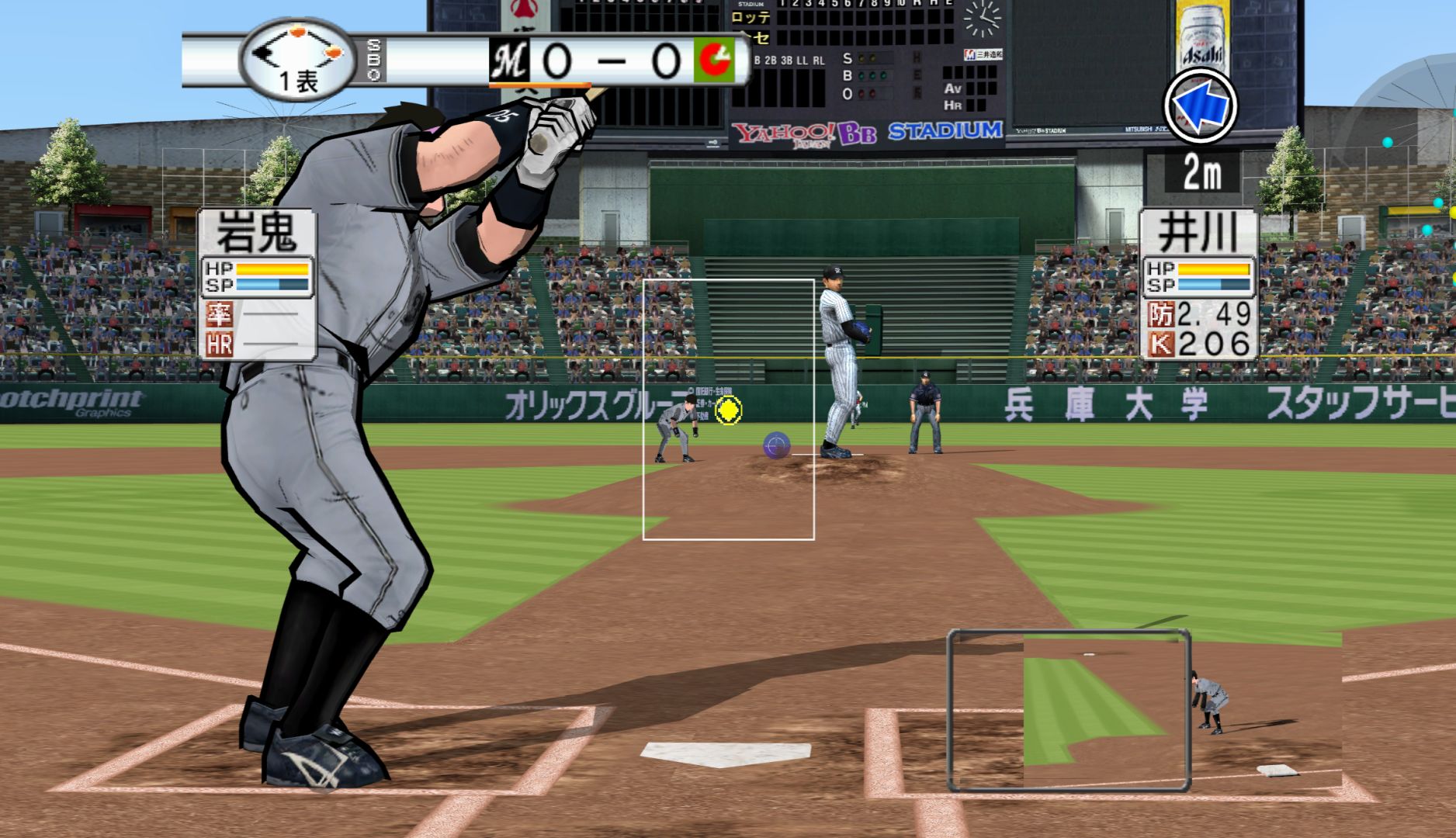Open pitcher 井川's info panel
This screenshot has width=1456, height=838.
(x=1198, y=284)
